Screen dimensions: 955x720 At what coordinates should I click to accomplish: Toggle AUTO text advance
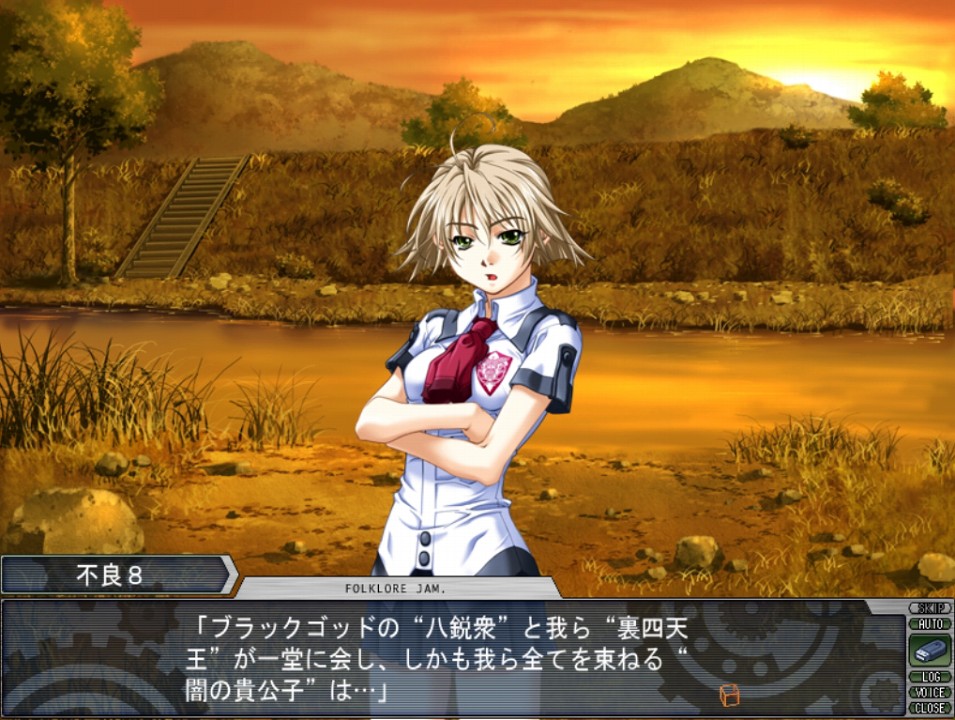tap(929, 623)
